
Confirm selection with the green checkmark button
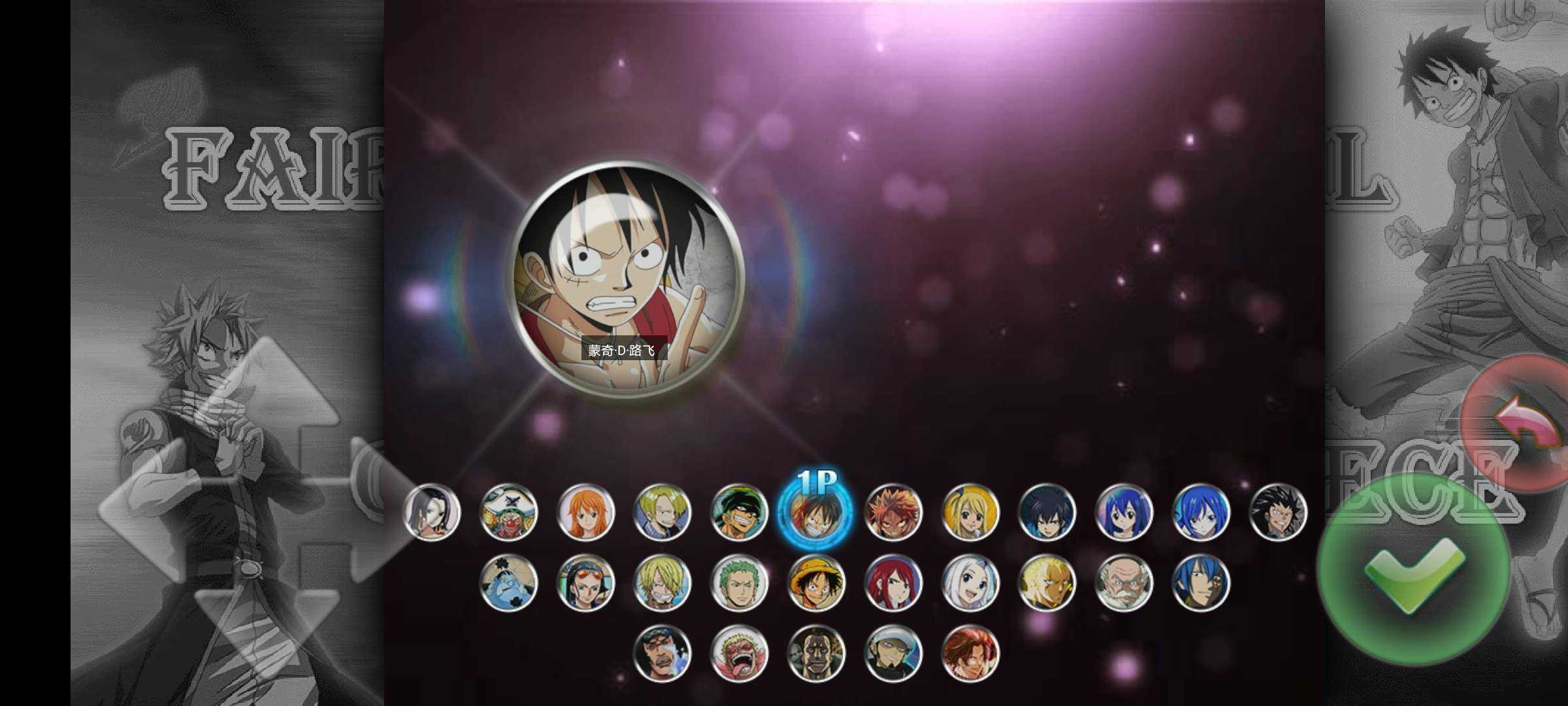1413,570
